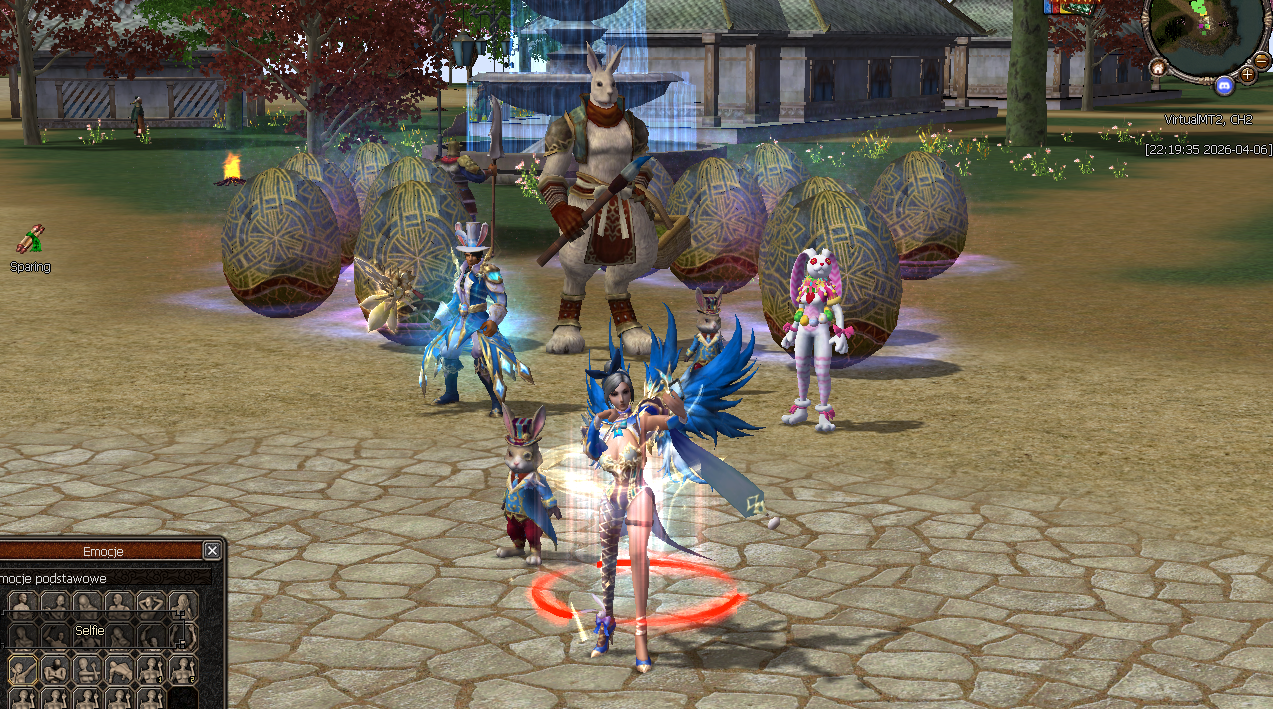Close the Emocje emote window
Image resolution: width=1273 pixels, height=709 pixels.
212,551
